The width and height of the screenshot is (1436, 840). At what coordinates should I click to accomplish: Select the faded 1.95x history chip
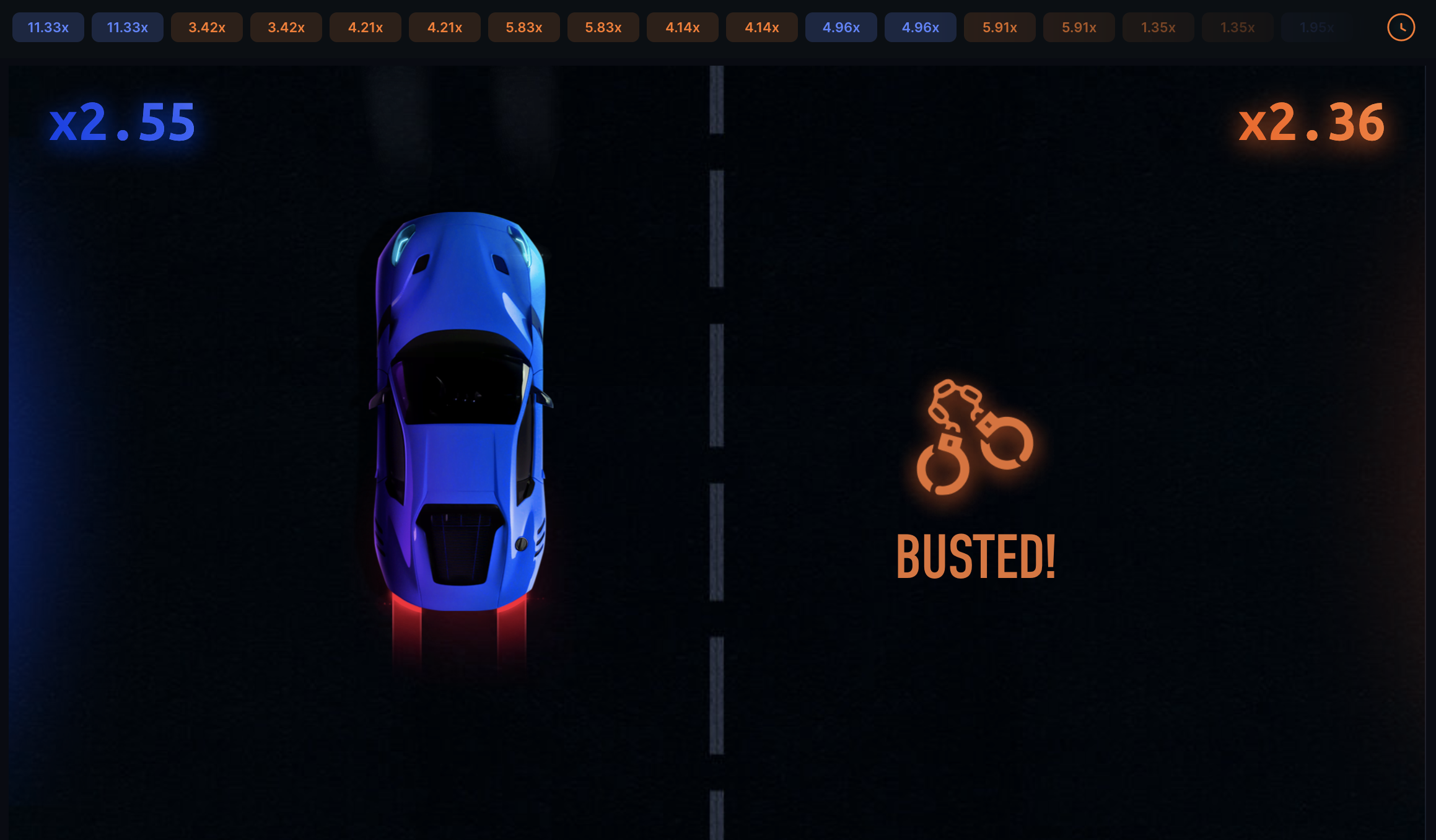[x=1316, y=27]
